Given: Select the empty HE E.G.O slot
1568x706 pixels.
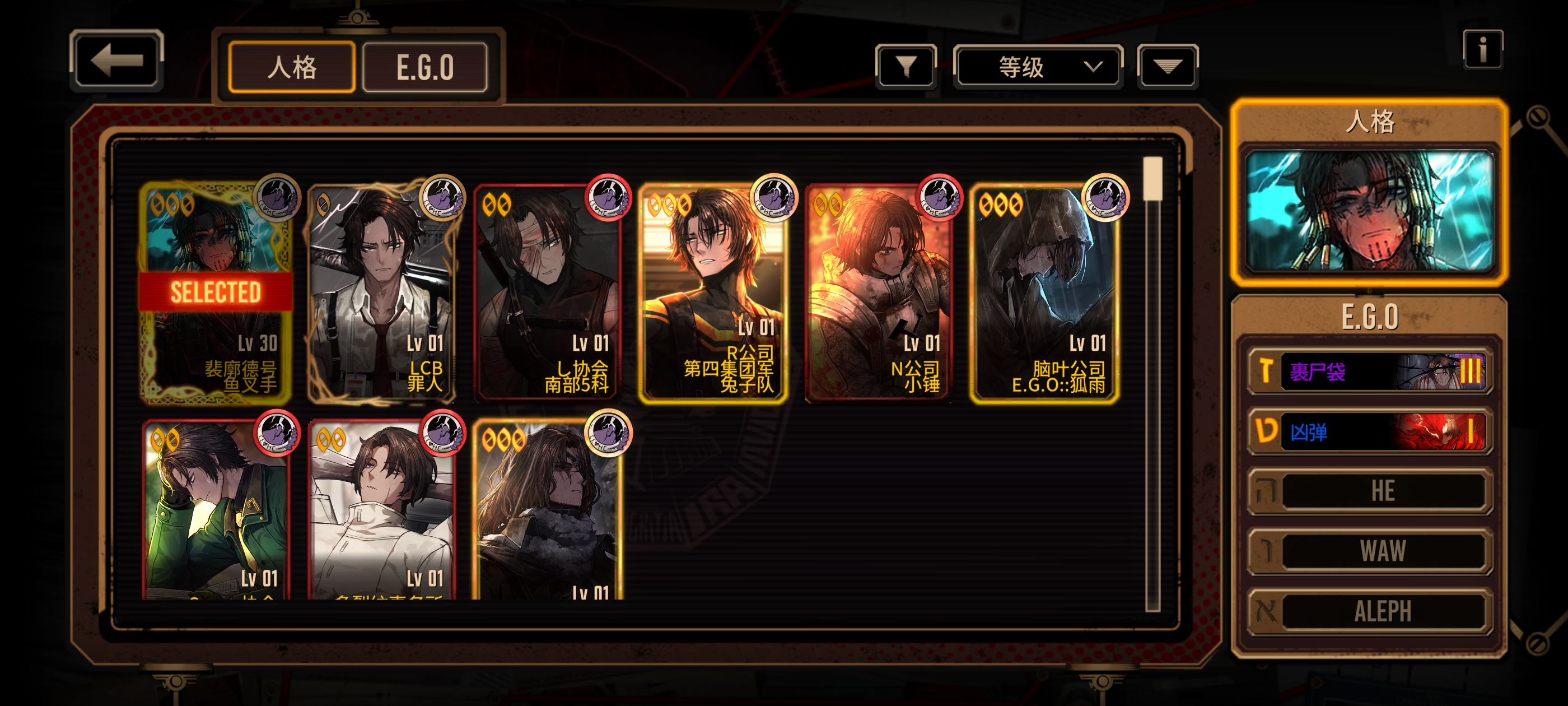Looking at the screenshot, I should tap(1370, 491).
